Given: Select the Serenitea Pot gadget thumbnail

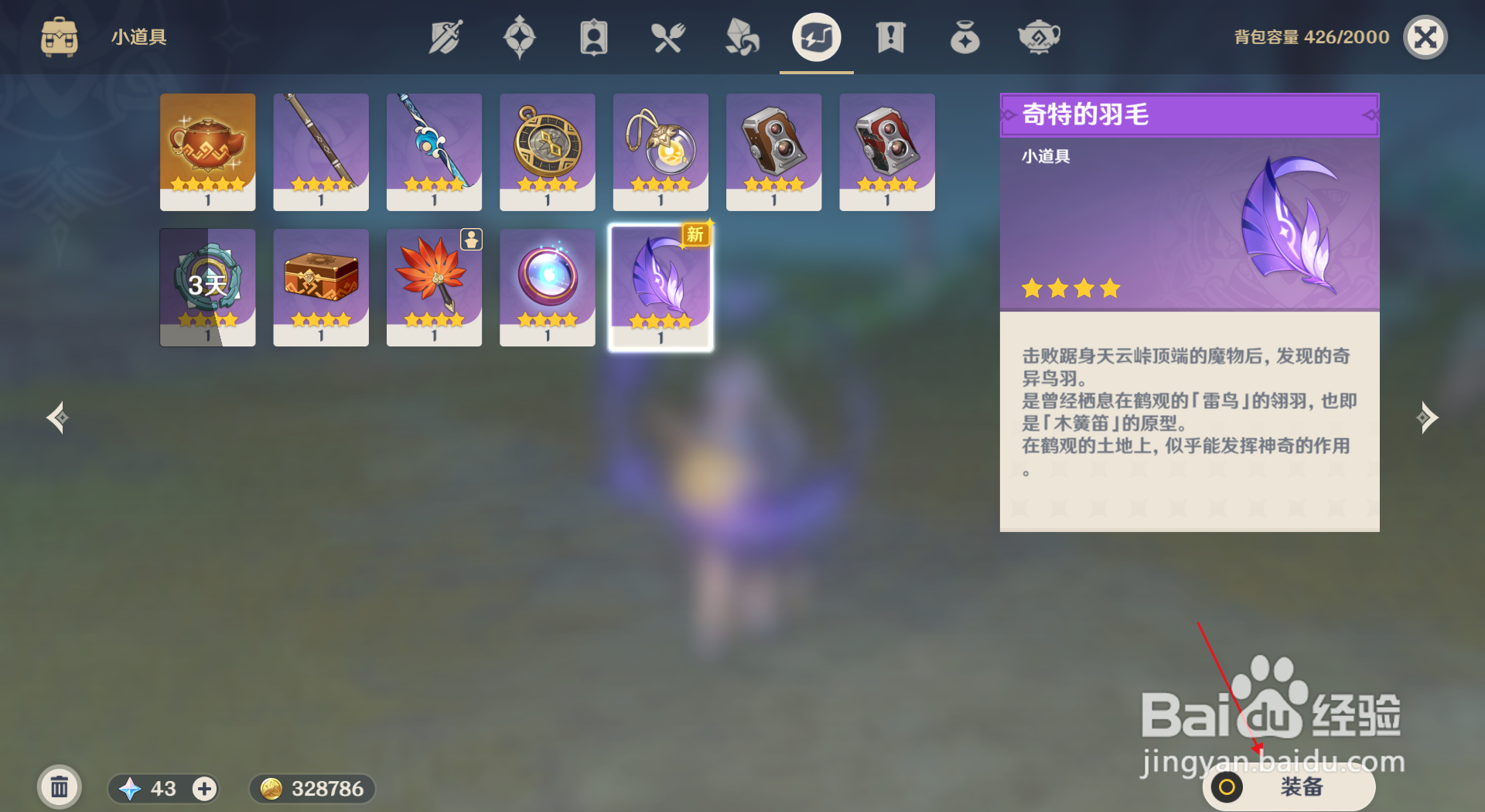Looking at the screenshot, I should pyautogui.click(x=207, y=152).
